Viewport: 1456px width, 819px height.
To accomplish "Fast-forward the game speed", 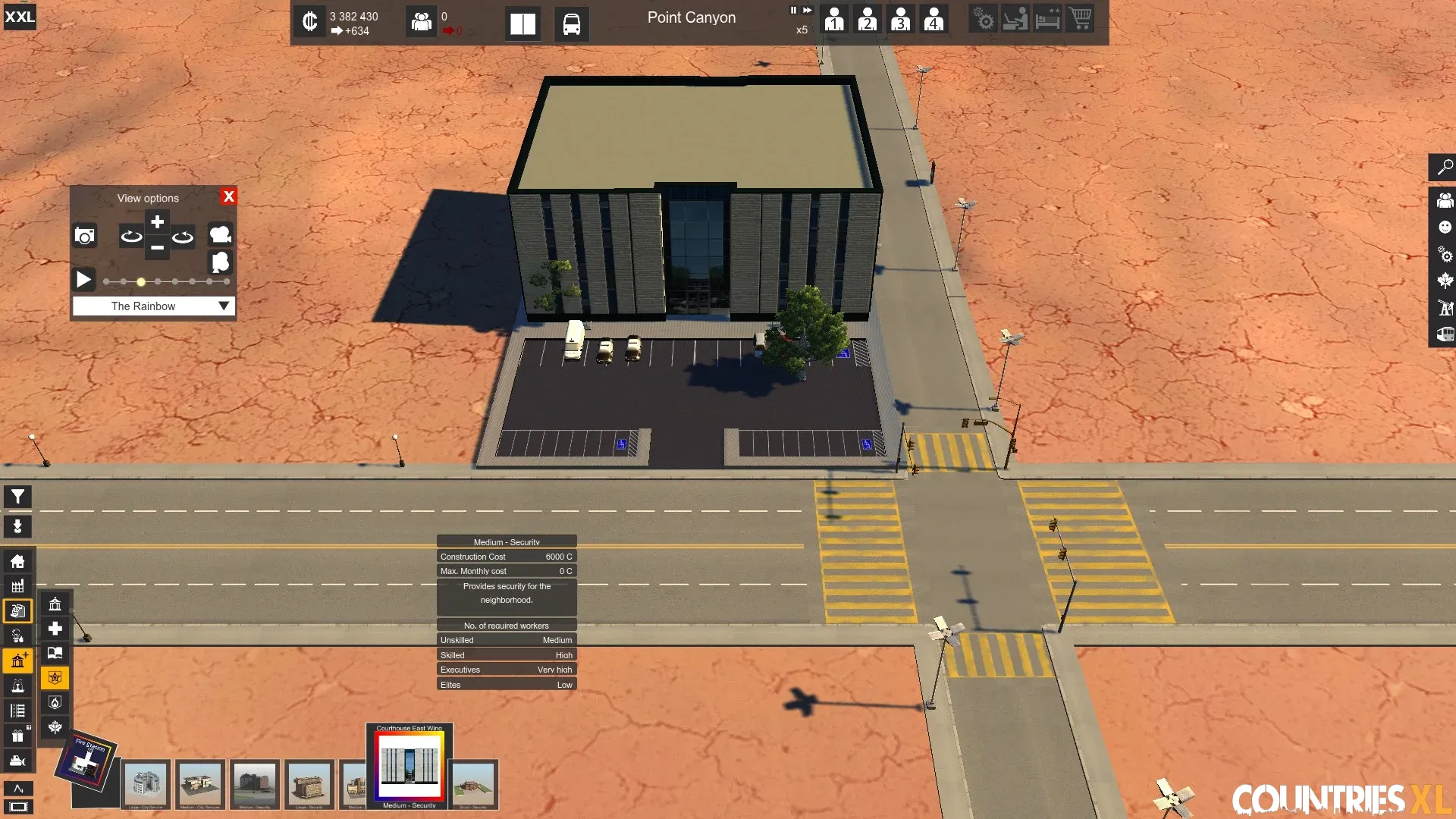I will (807, 11).
